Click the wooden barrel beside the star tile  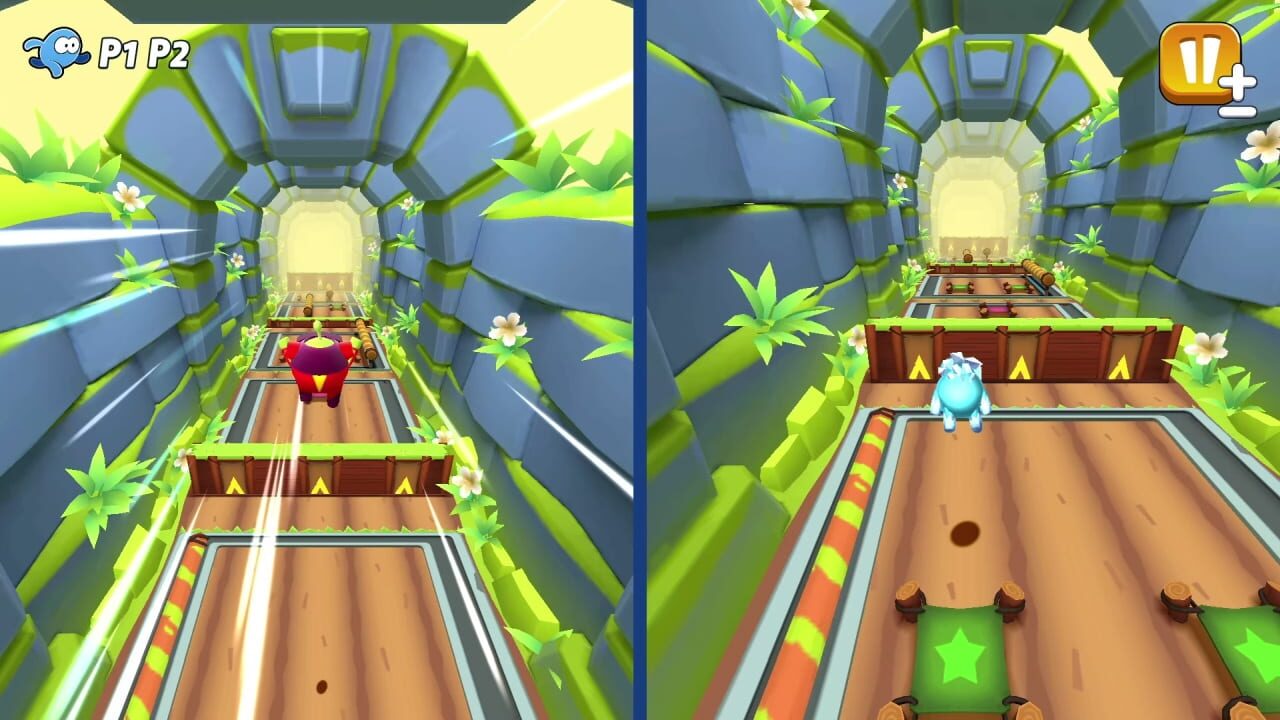(1010, 602)
